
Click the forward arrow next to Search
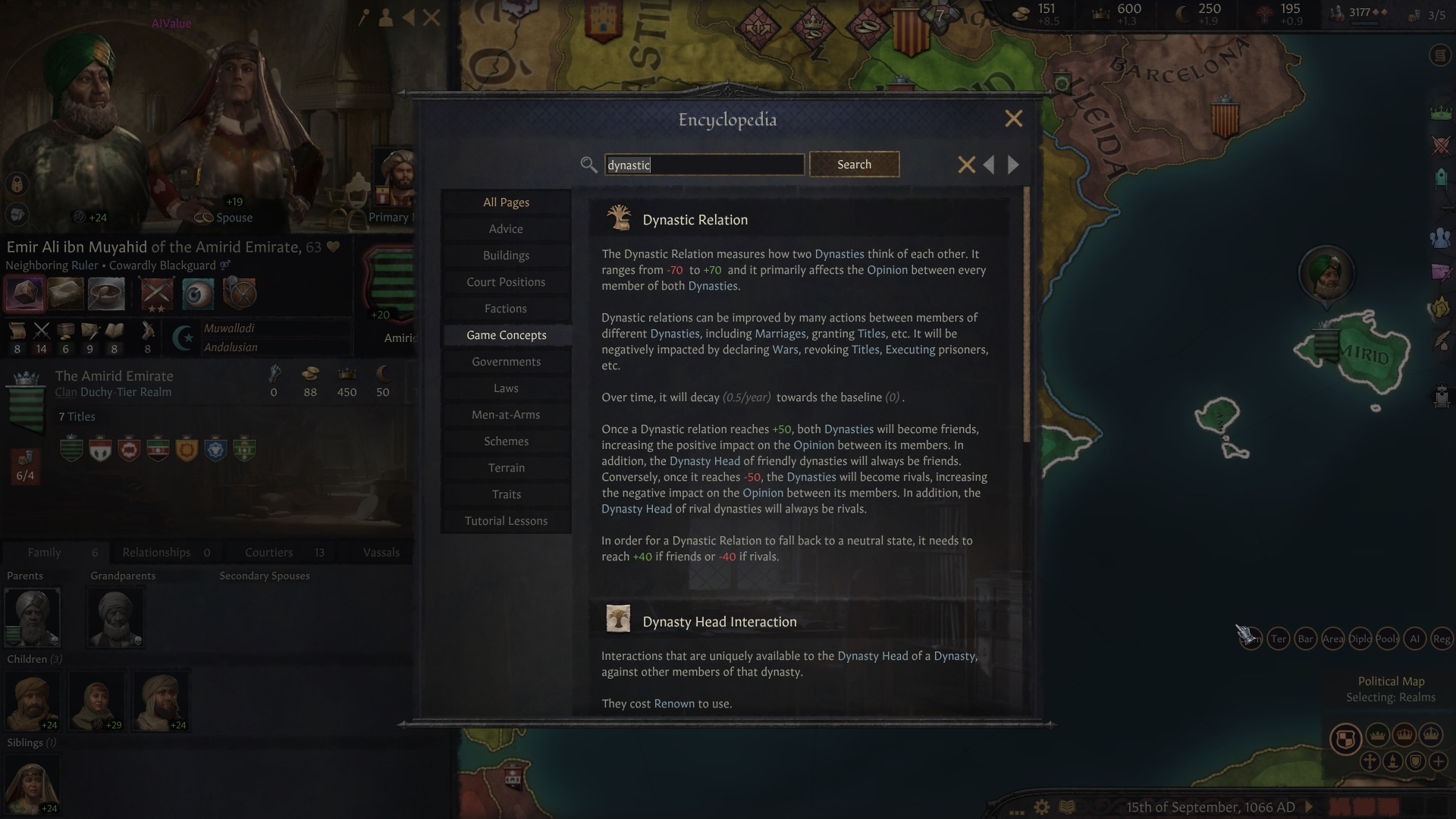point(1014,165)
